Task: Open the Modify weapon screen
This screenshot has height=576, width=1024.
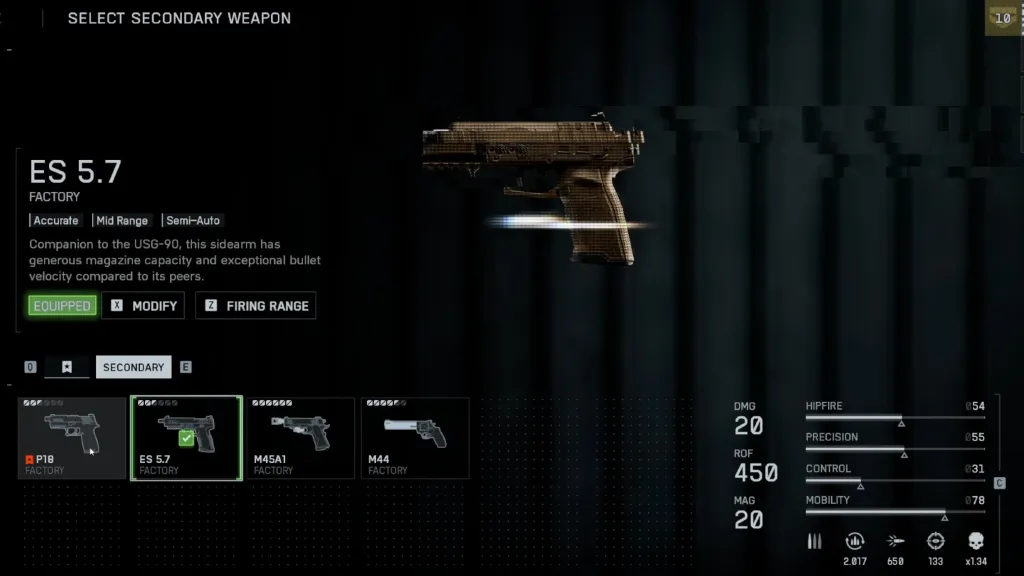Action: [x=144, y=306]
